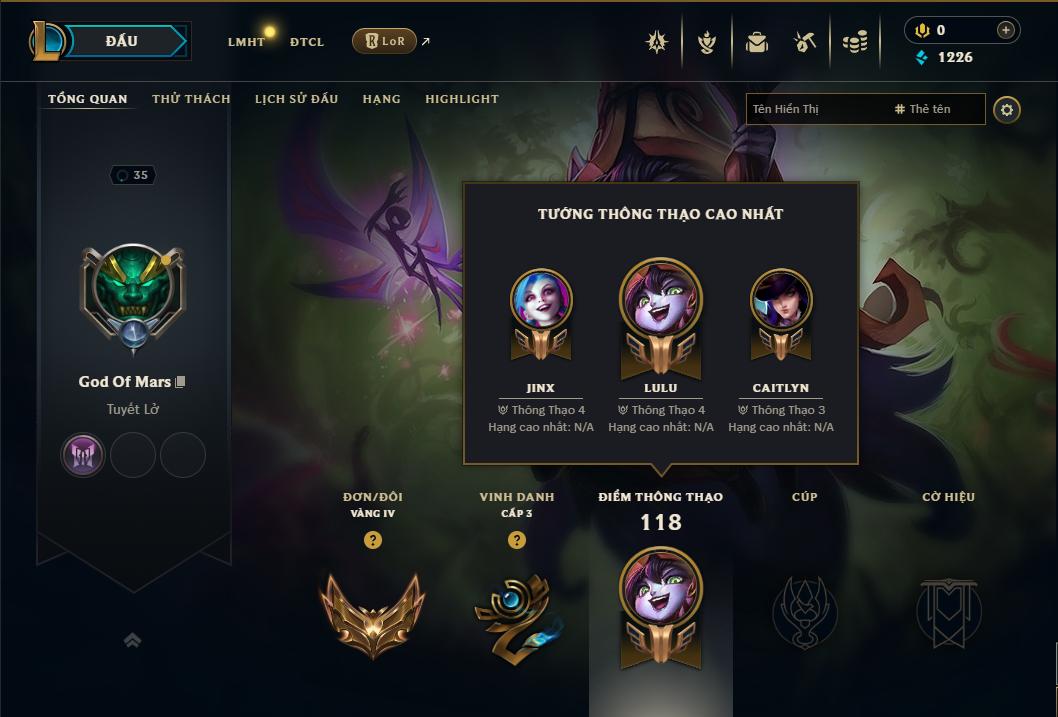
Task: Click the Tên Hiển Thị search field
Action: 815,109
